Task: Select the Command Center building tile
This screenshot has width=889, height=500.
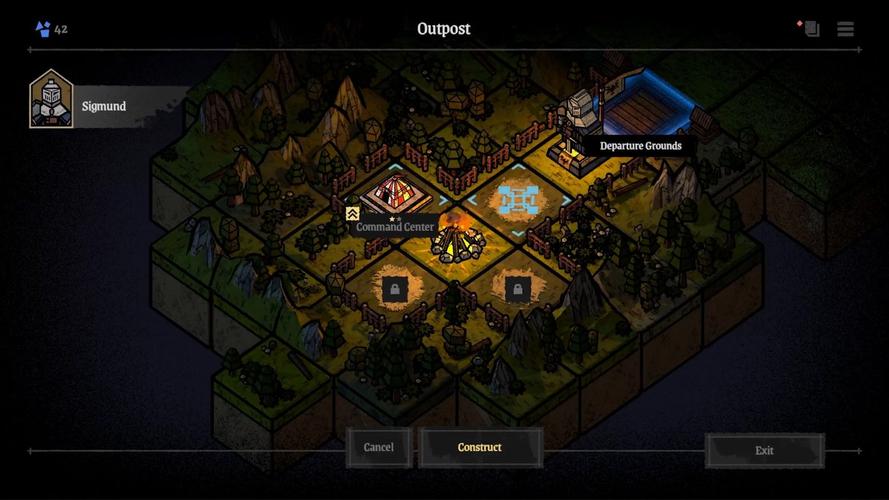Action: [x=396, y=195]
